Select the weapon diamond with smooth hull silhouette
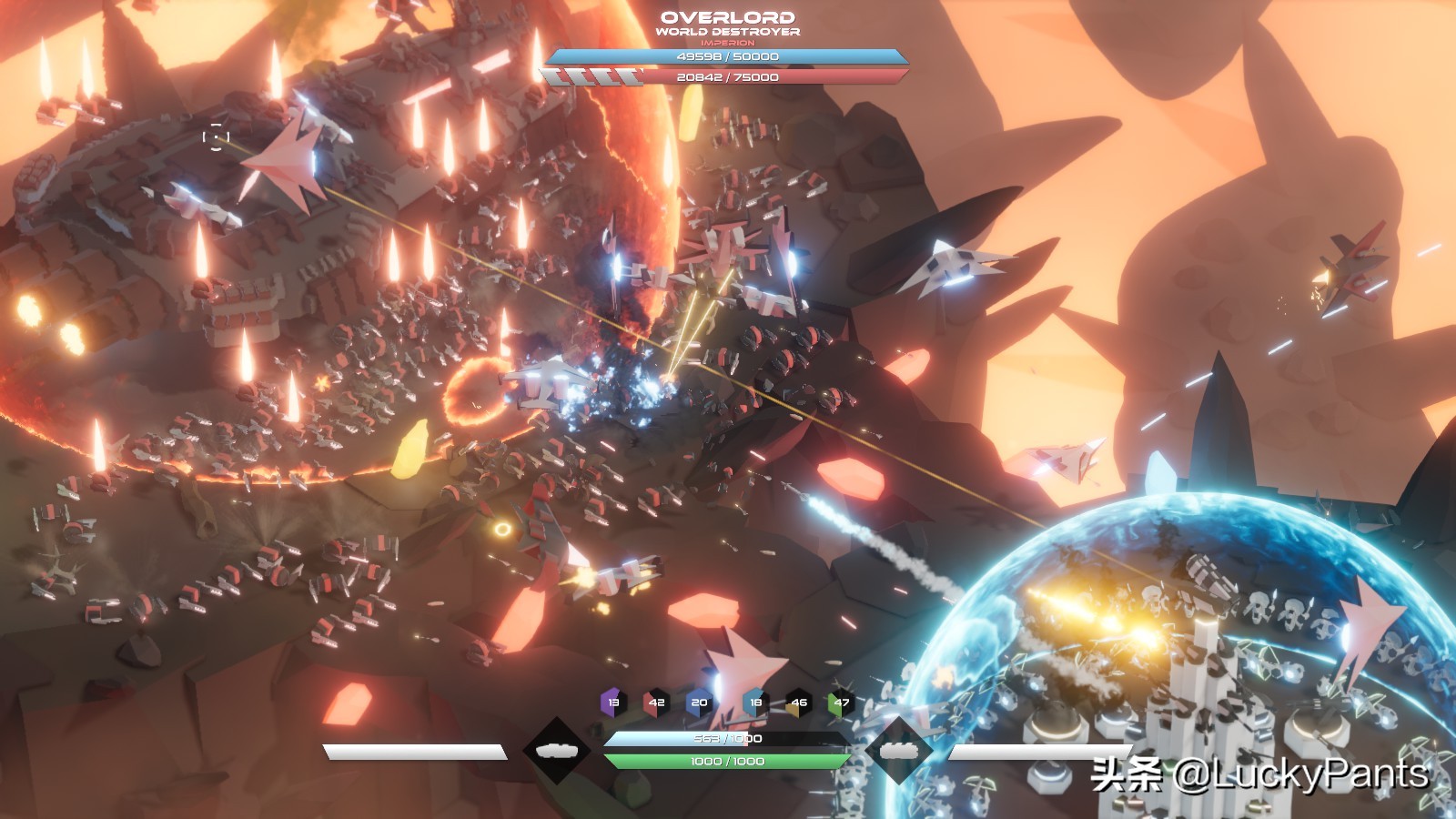Image resolution: width=1456 pixels, height=819 pixels. (557, 751)
